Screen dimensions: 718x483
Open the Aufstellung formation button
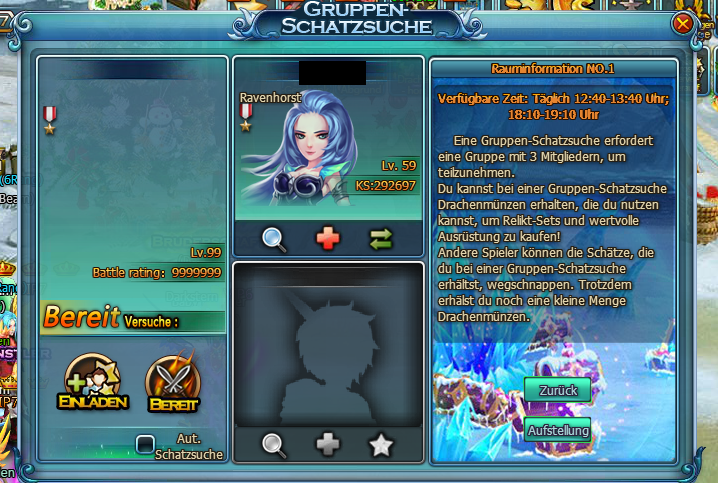[x=557, y=430]
